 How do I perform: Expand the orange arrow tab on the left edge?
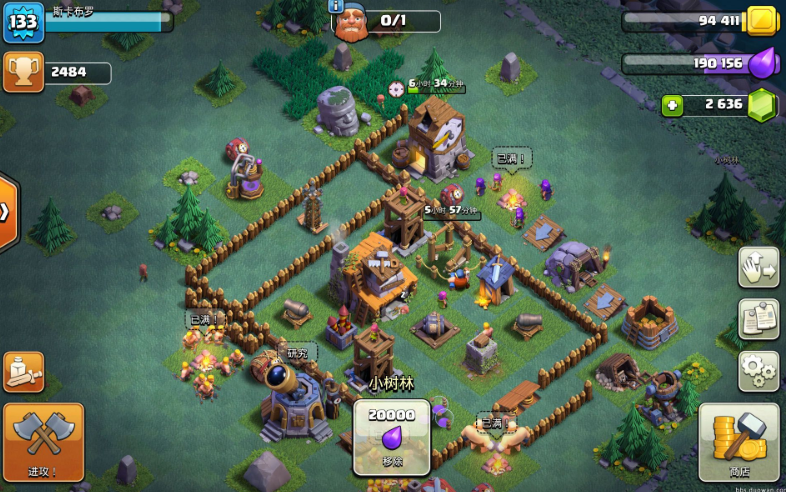coord(6,212)
